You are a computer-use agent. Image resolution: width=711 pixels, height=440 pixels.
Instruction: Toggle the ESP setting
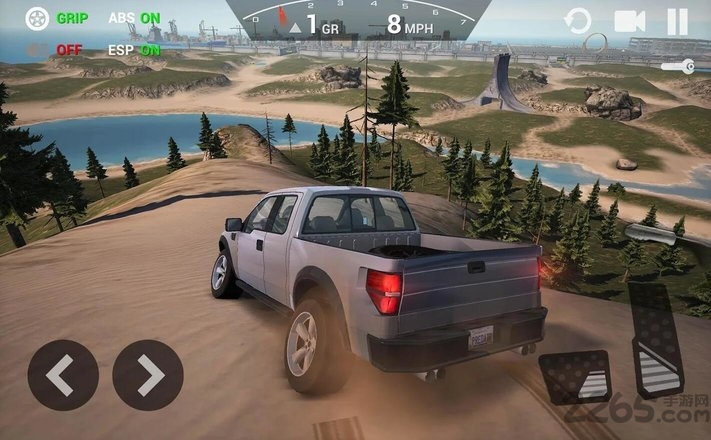(134, 49)
